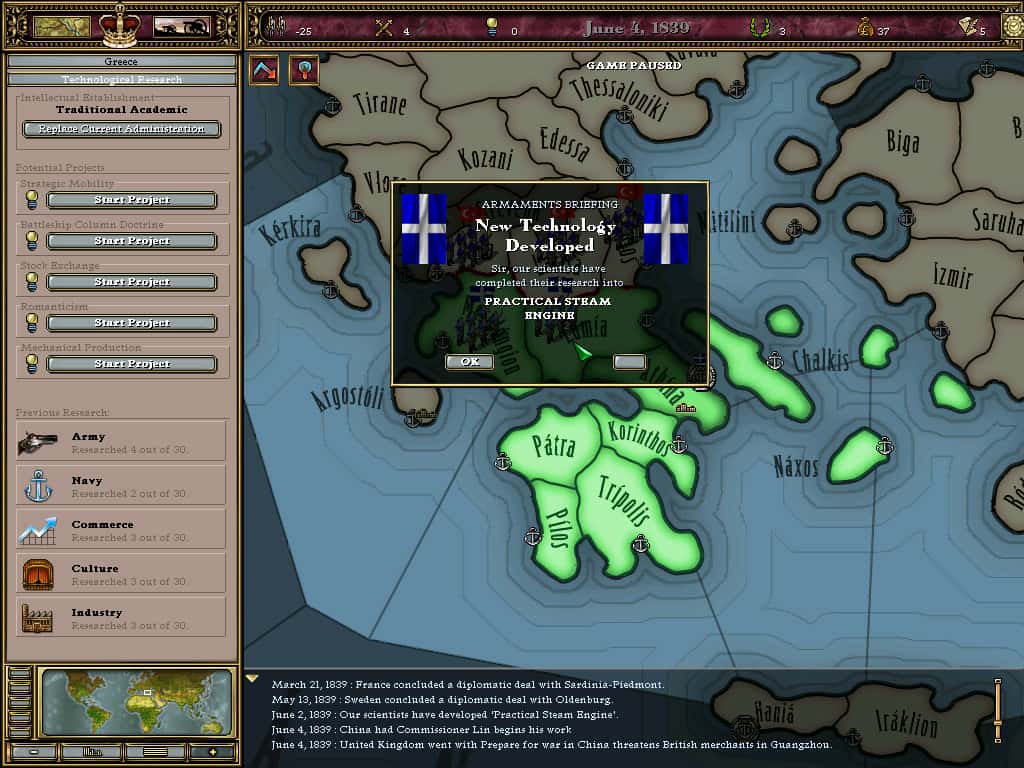The image size is (1024, 768).
Task: Click the world minimap
Action: [136, 702]
